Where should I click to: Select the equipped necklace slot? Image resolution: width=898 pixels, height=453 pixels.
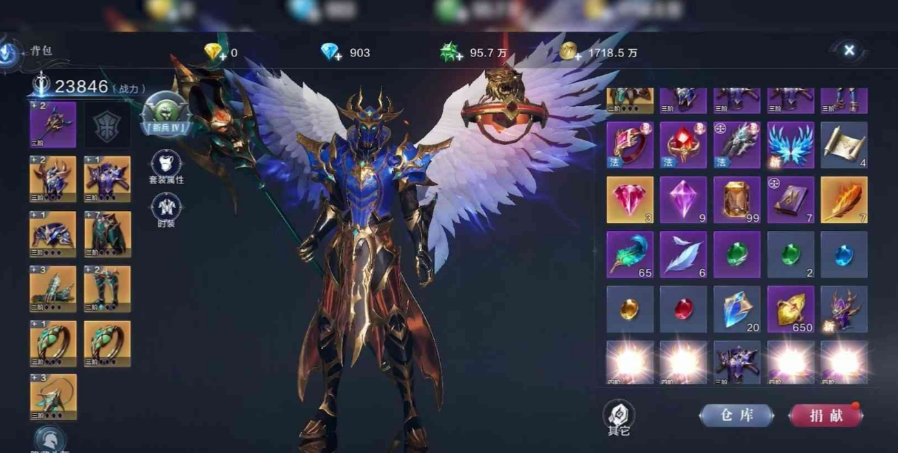53,396
